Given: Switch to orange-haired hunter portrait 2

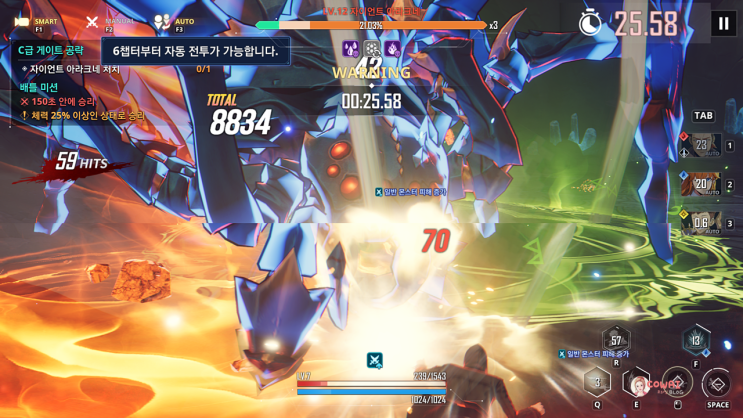Looking at the screenshot, I should pyautogui.click(x=702, y=185).
